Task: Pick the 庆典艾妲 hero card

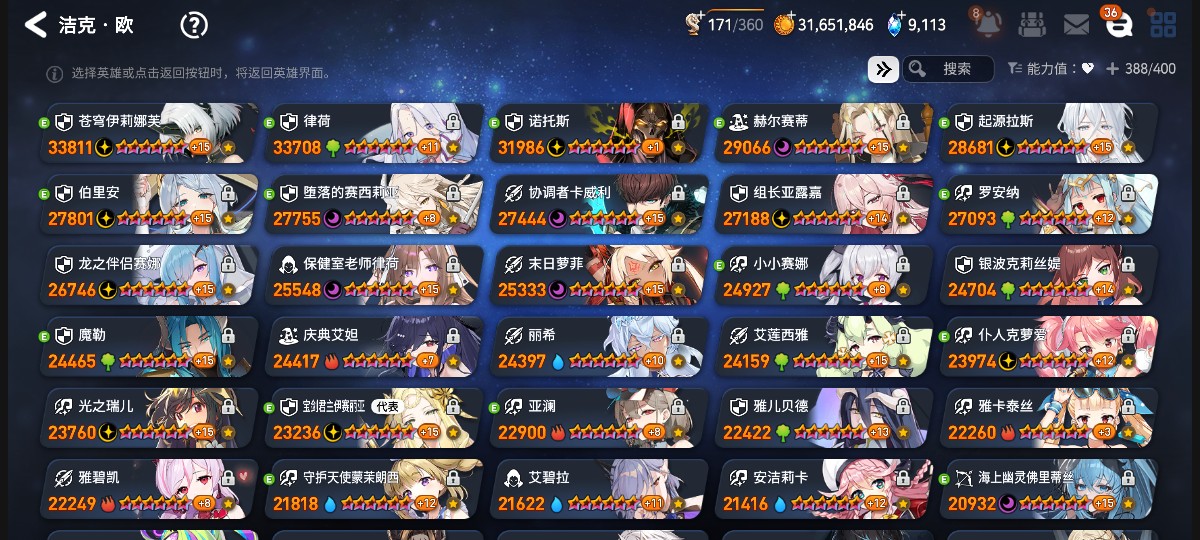Action: pos(374,347)
